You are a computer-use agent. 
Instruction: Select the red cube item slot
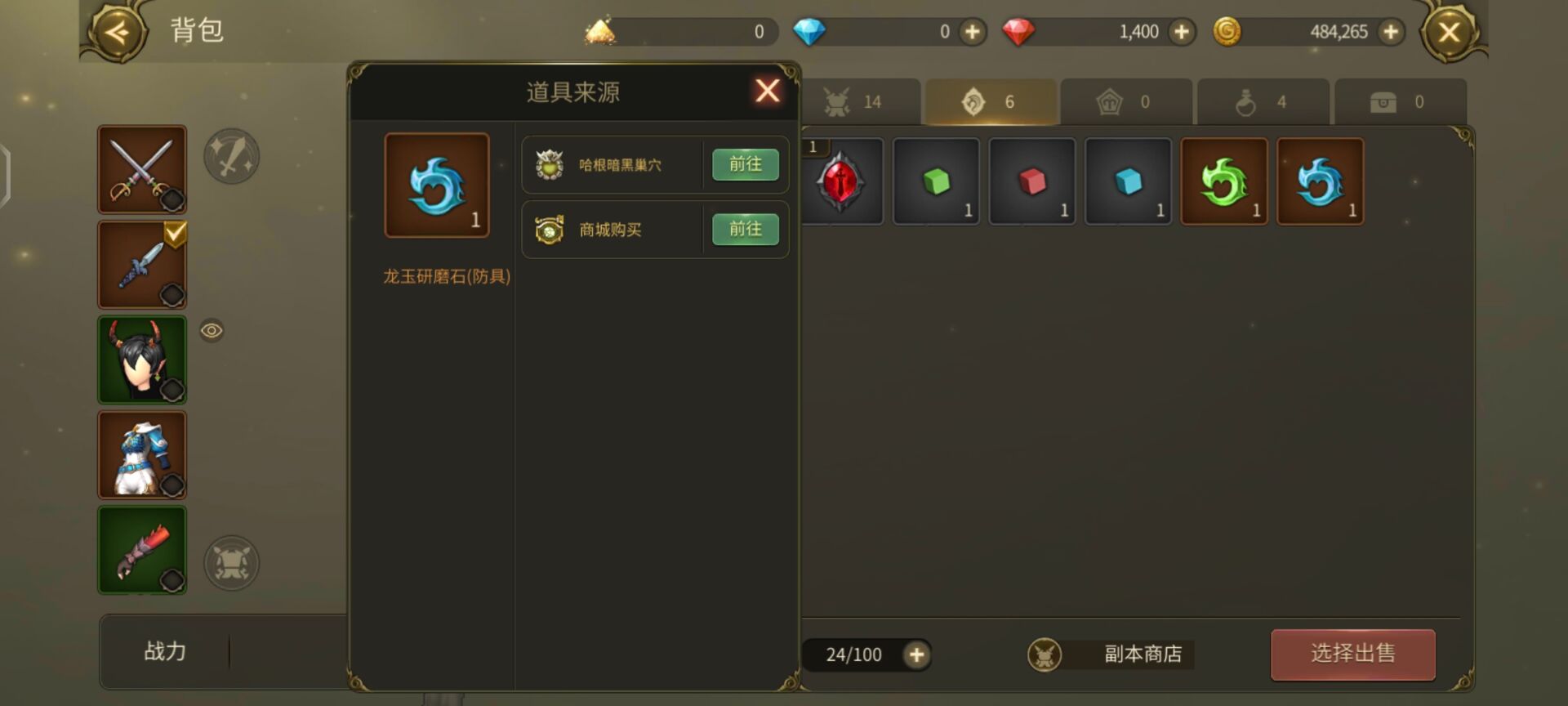pyautogui.click(x=1032, y=181)
